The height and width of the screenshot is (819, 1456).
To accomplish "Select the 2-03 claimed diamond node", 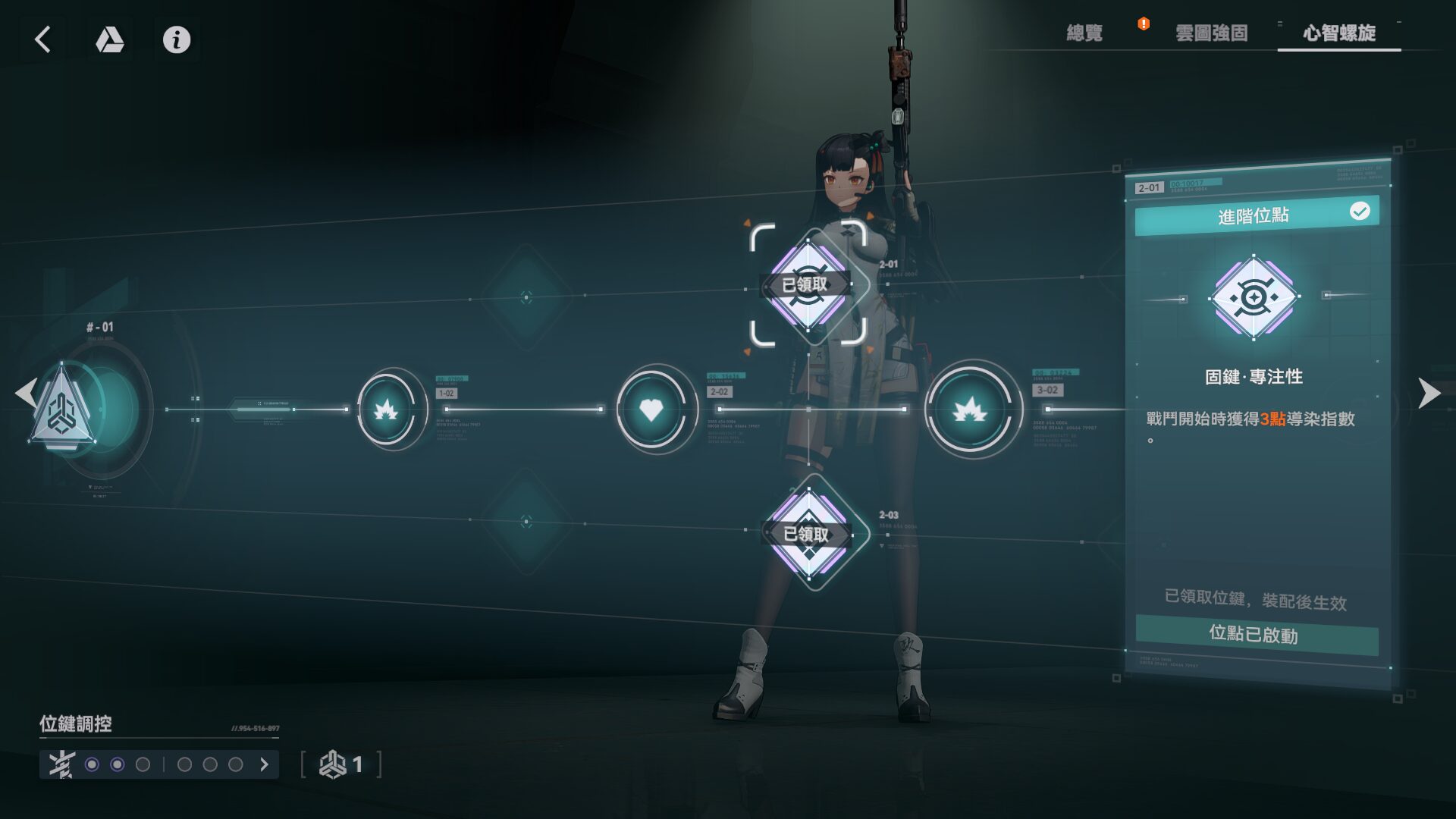I will [x=808, y=534].
